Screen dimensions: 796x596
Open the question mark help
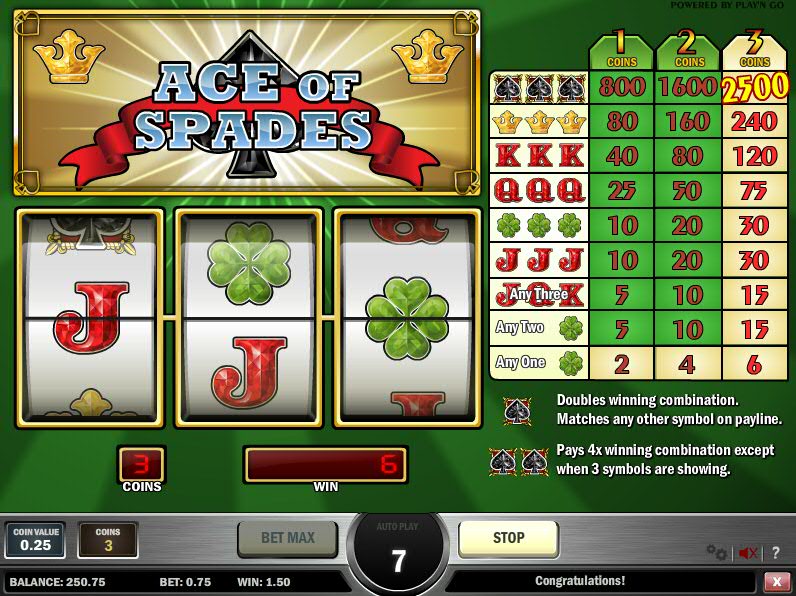776,552
